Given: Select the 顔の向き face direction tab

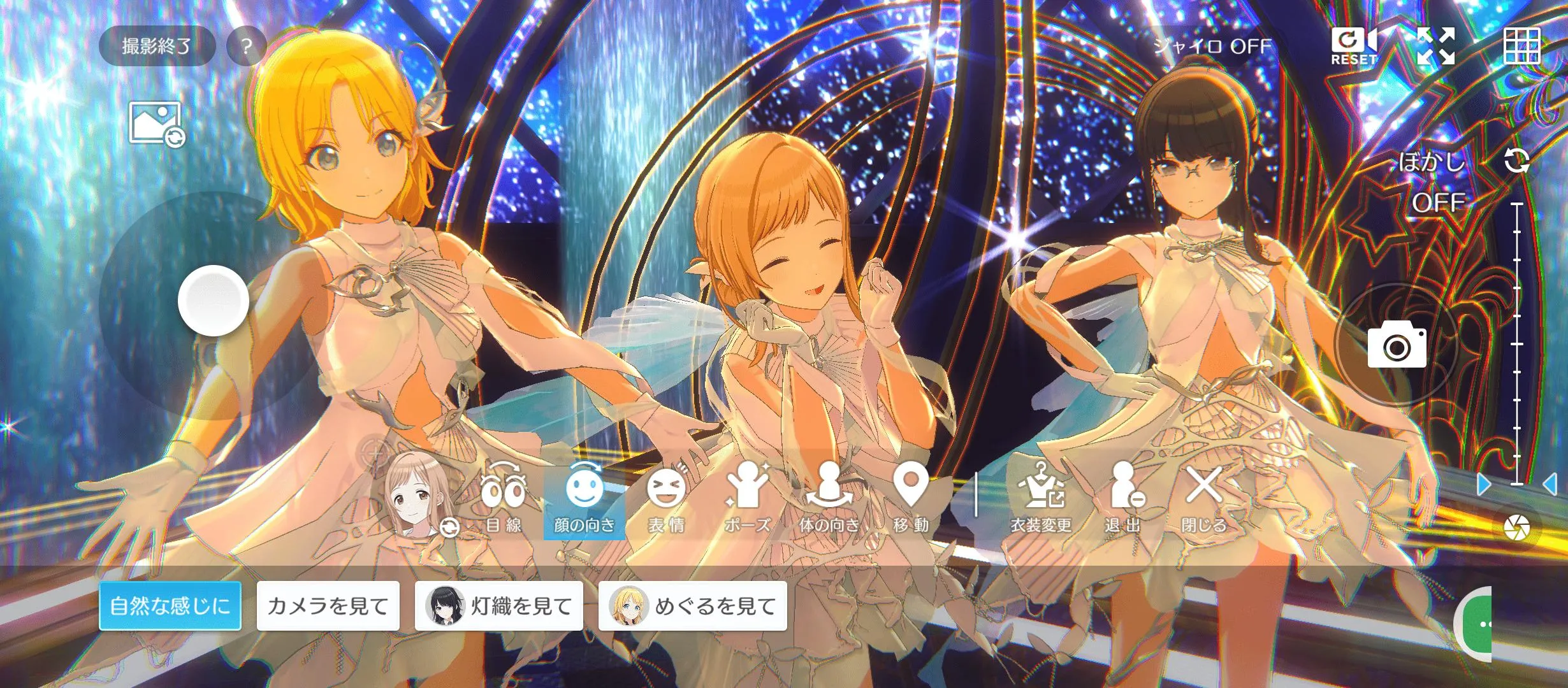Looking at the screenshot, I should tap(584, 503).
